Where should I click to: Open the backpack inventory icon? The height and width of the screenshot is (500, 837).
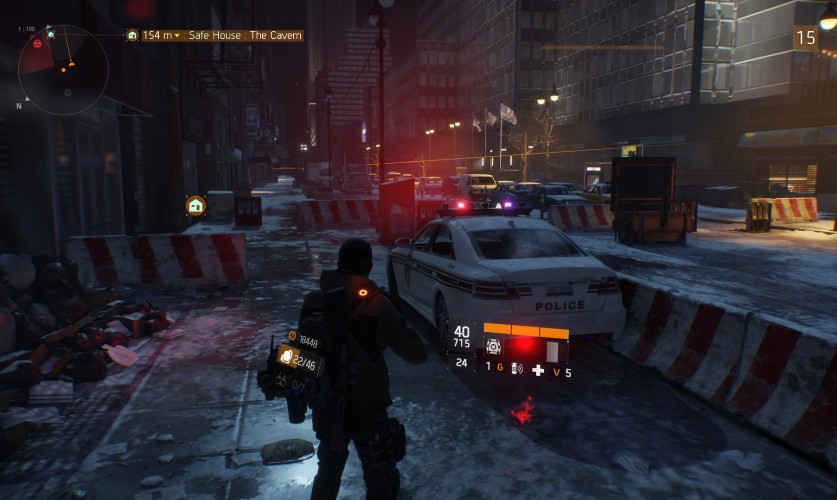285,355
